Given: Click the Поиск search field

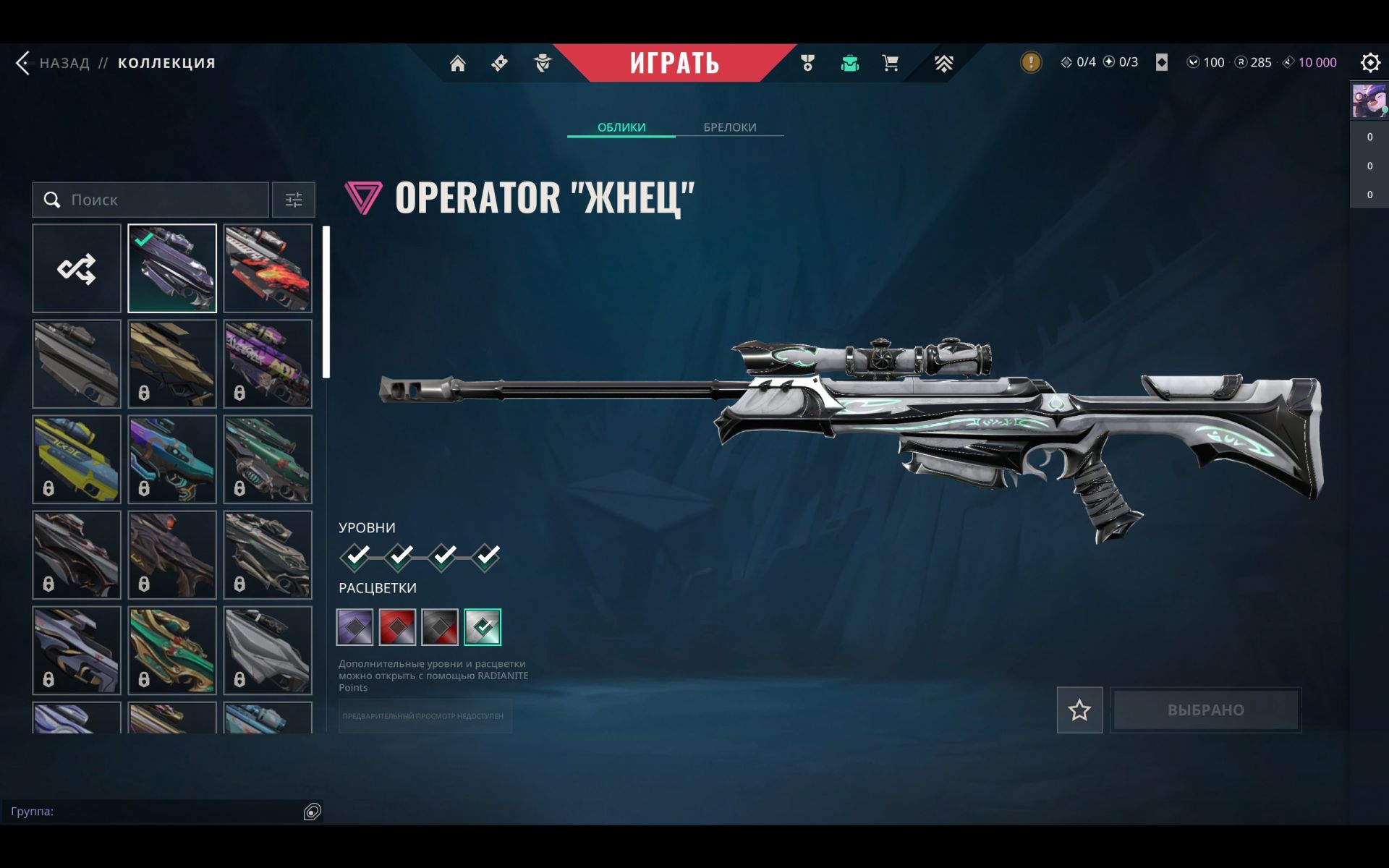Looking at the screenshot, I should tap(159, 200).
